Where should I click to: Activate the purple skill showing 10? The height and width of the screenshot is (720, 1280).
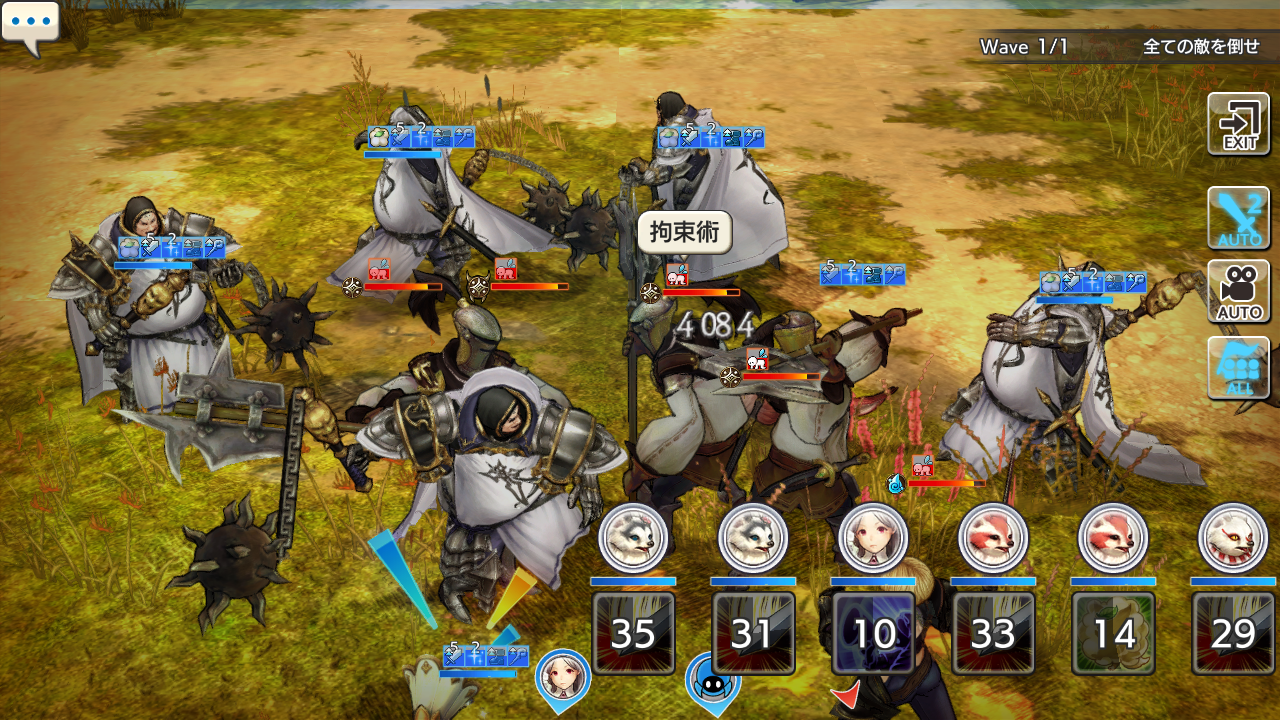873,633
